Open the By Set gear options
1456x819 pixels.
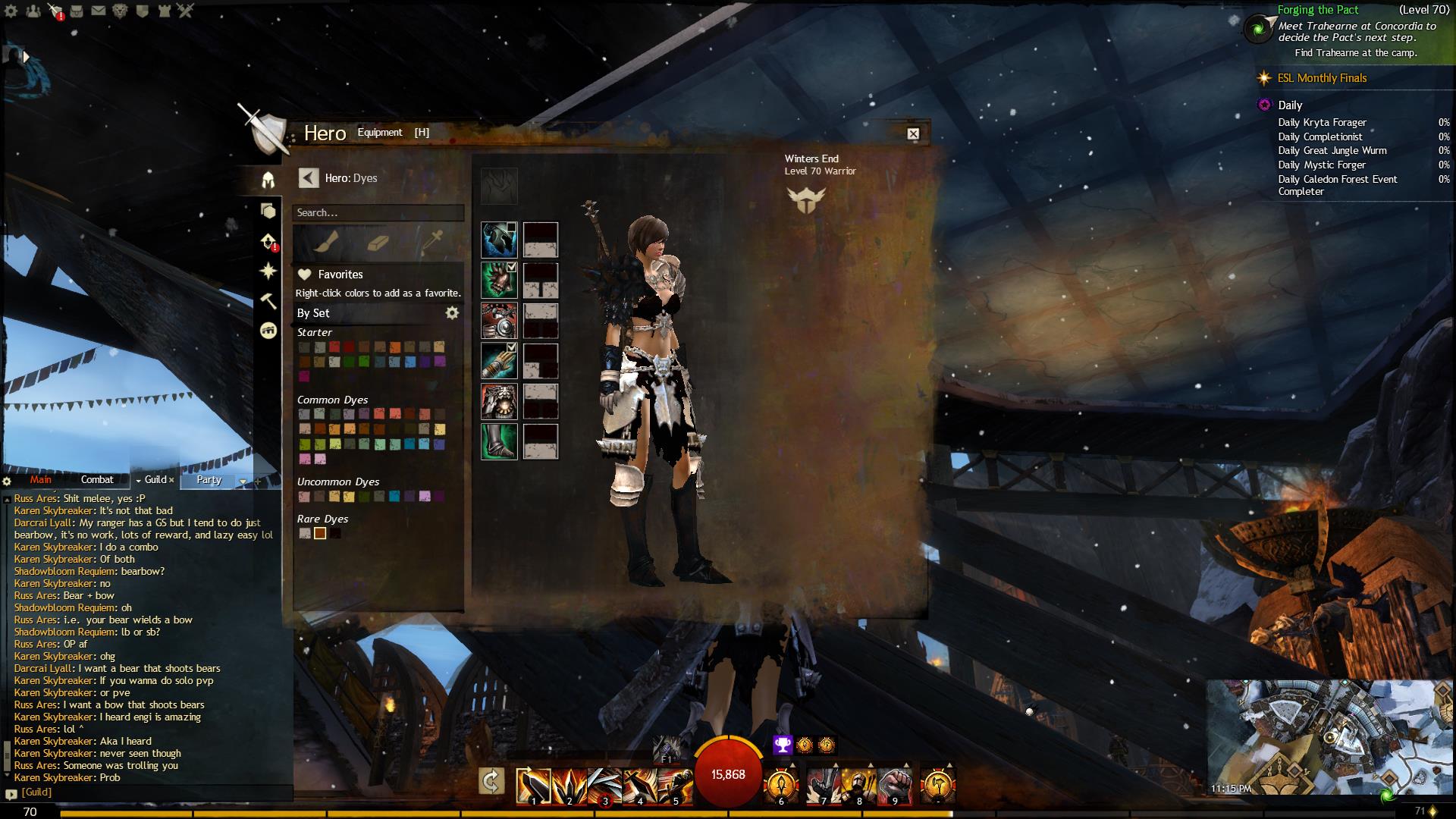pos(452,313)
